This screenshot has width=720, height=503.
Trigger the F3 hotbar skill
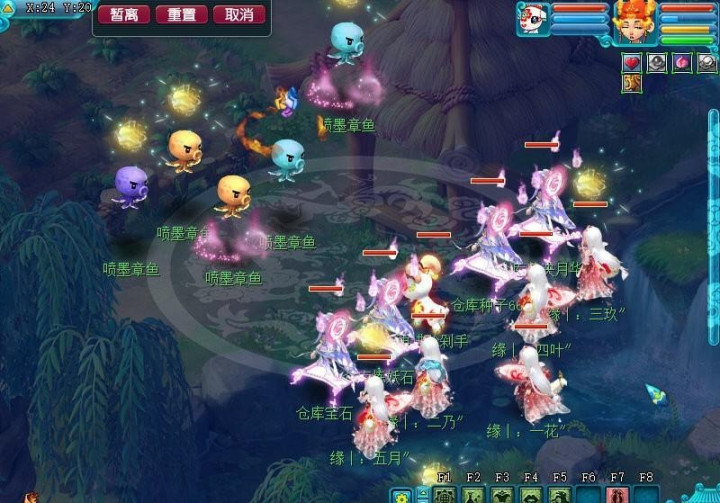tap(502, 495)
